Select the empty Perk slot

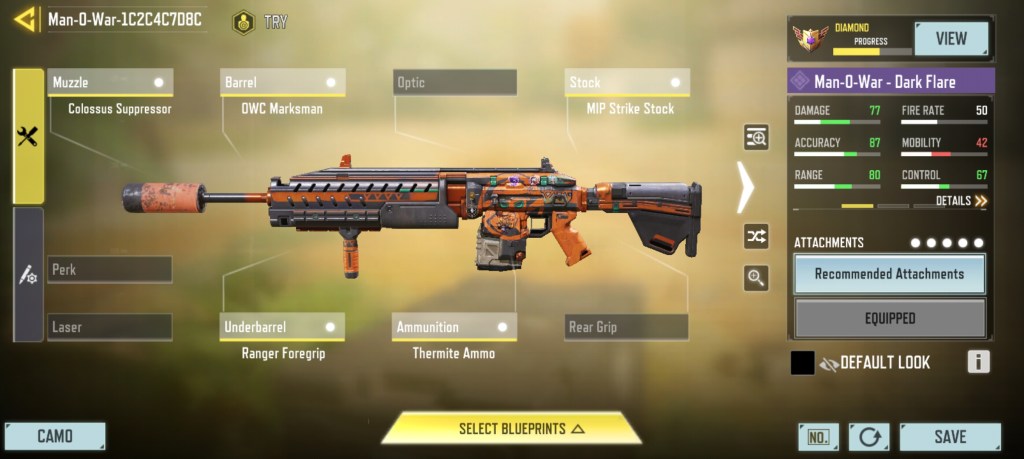tap(110, 269)
